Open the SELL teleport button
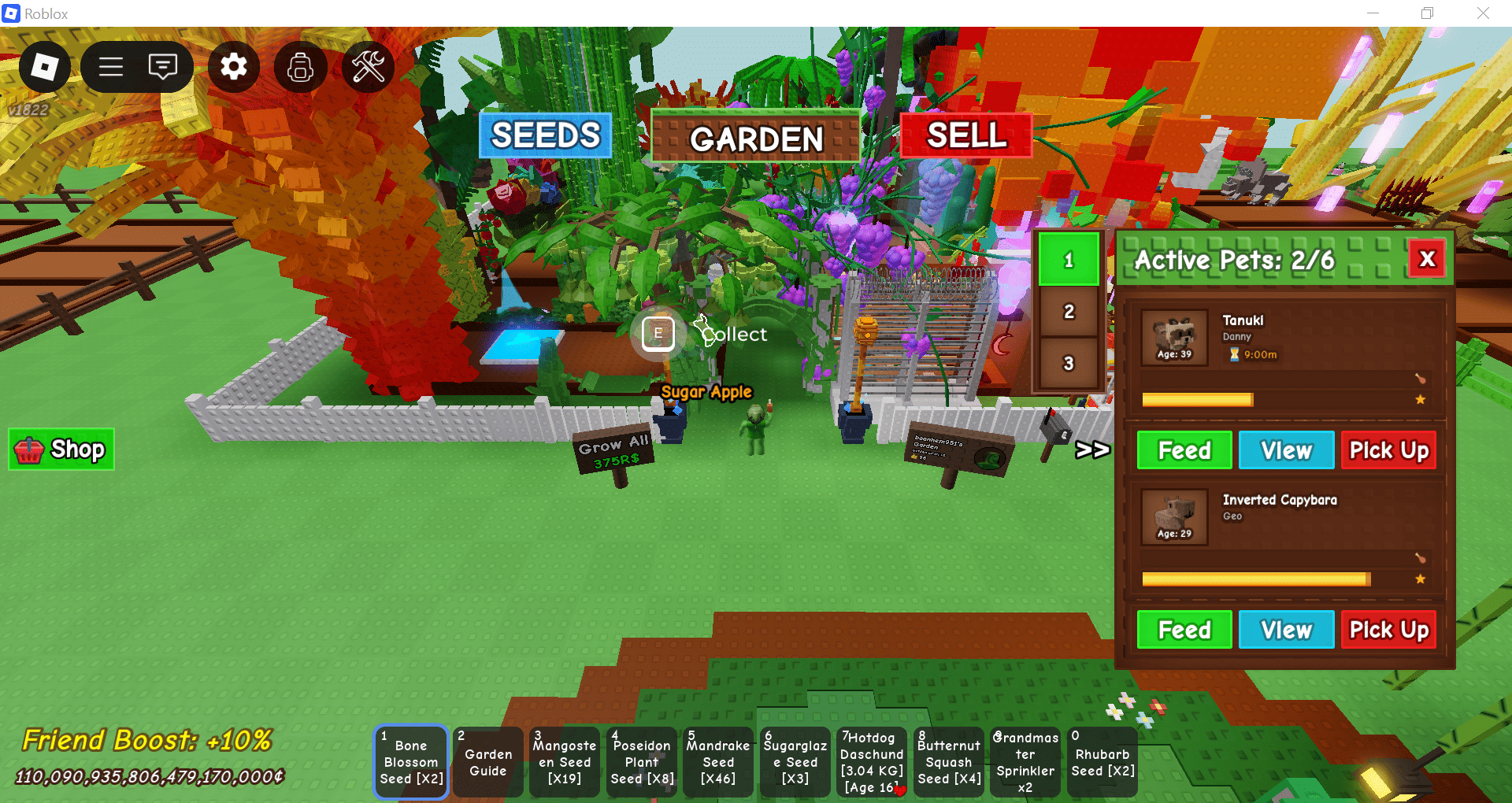 coord(966,135)
